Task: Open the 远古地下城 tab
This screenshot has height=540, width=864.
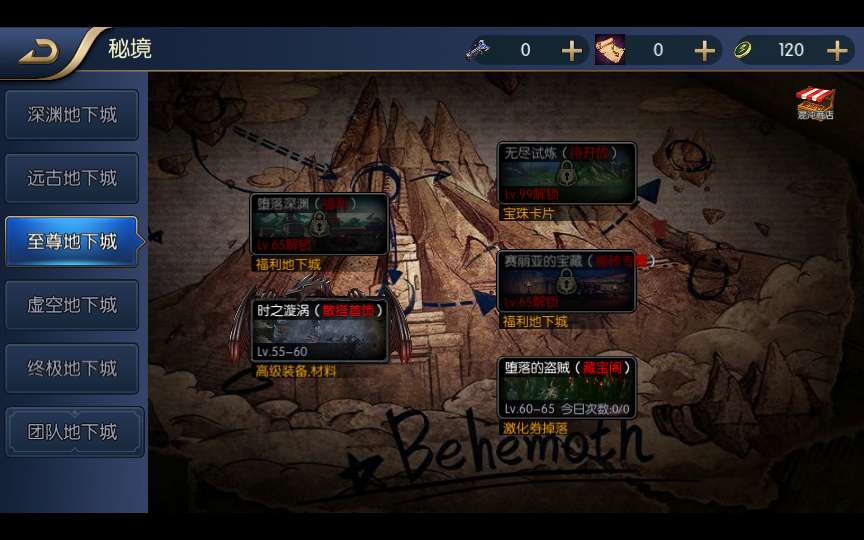Action: pos(72,178)
